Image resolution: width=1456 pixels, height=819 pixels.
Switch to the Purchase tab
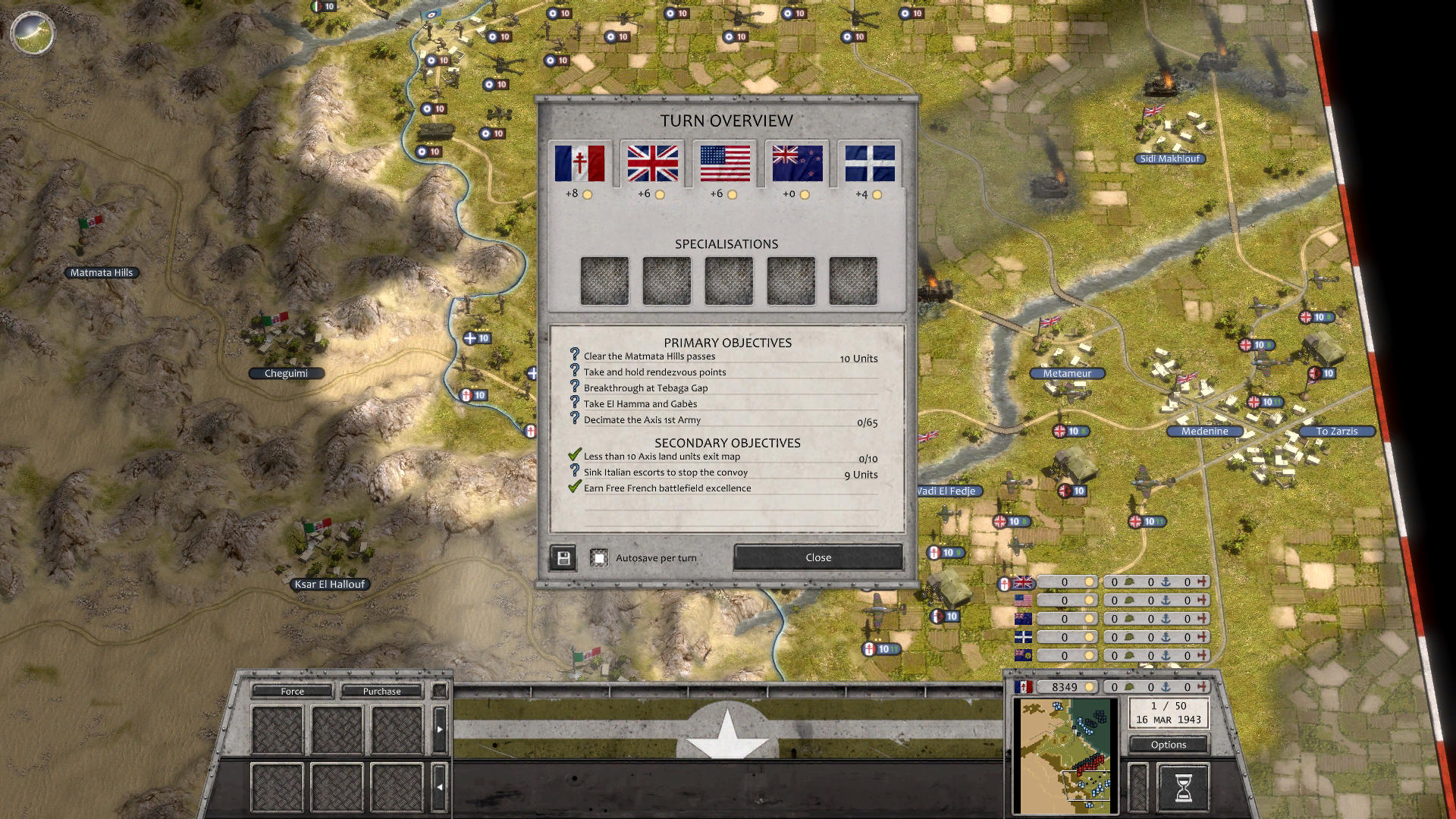point(382,691)
